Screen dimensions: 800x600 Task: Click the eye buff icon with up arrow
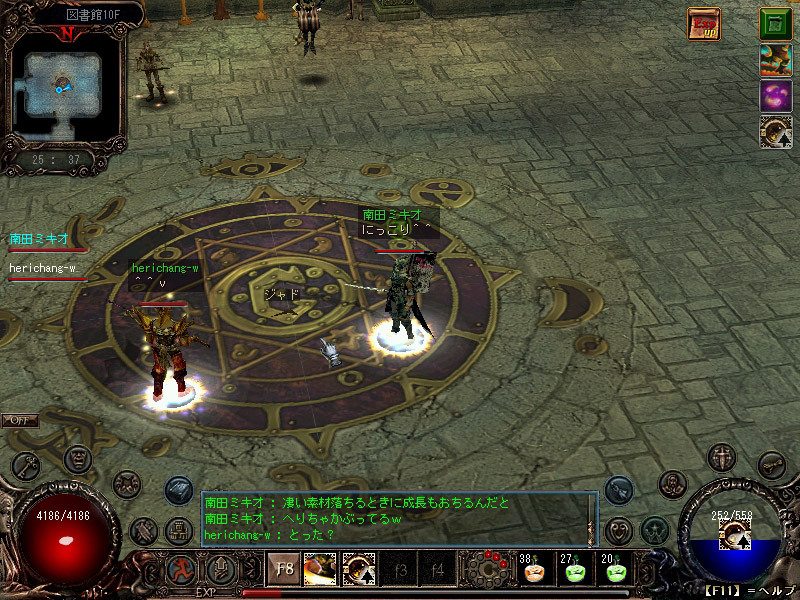(x=775, y=133)
